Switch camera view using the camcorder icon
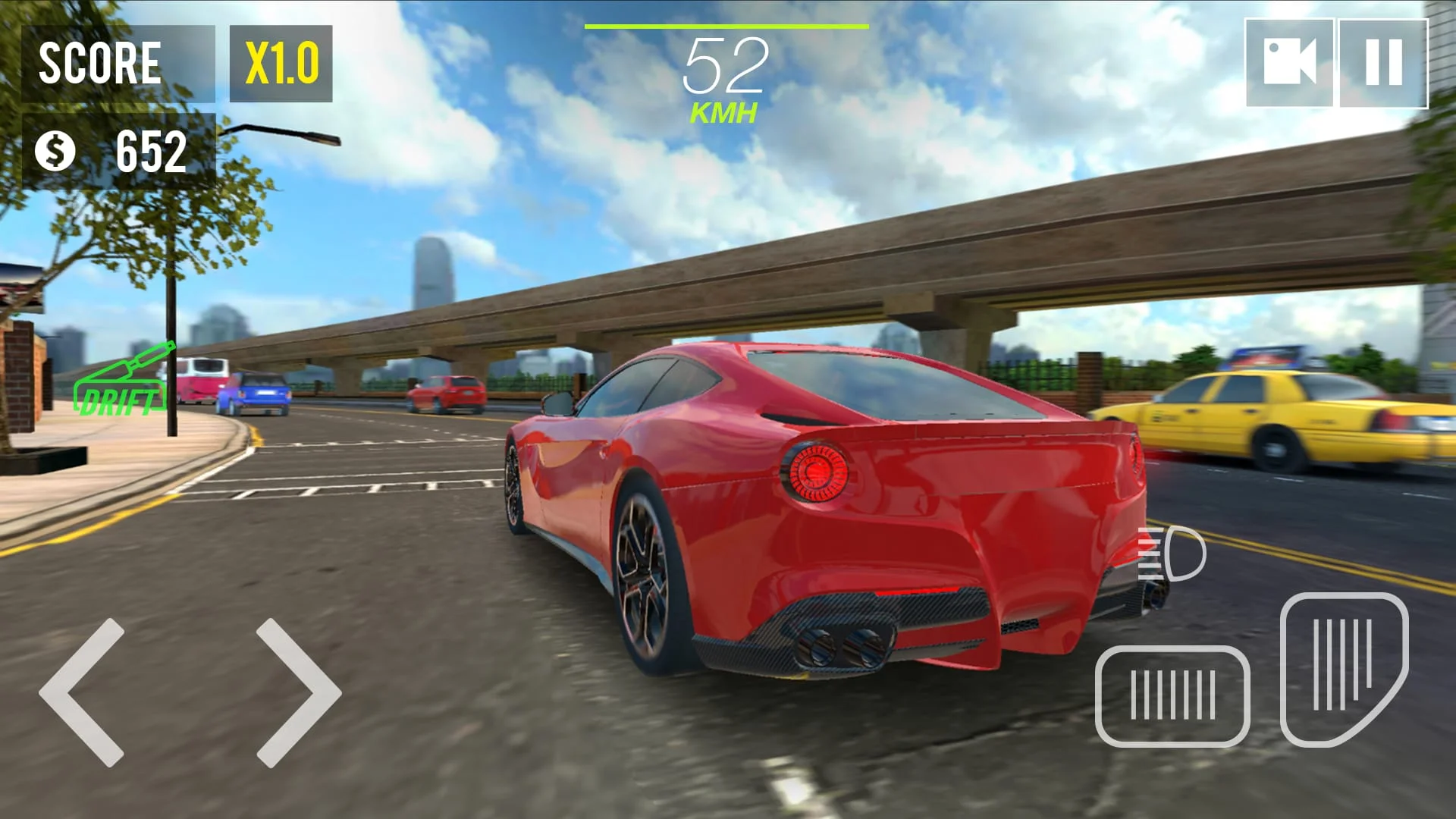 (1291, 62)
